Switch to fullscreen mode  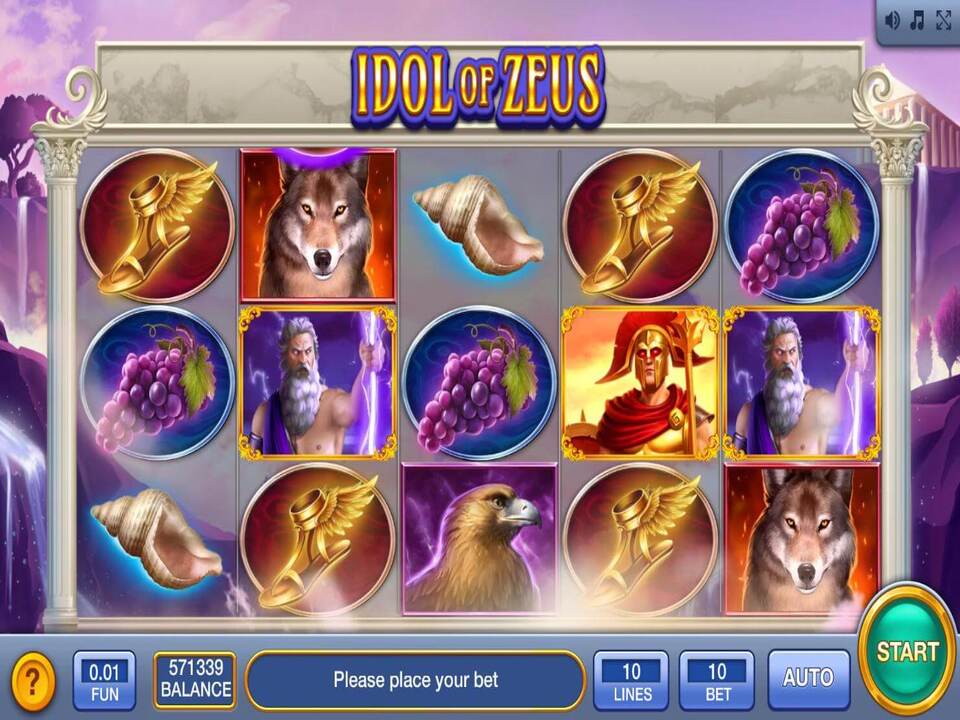click(943, 20)
